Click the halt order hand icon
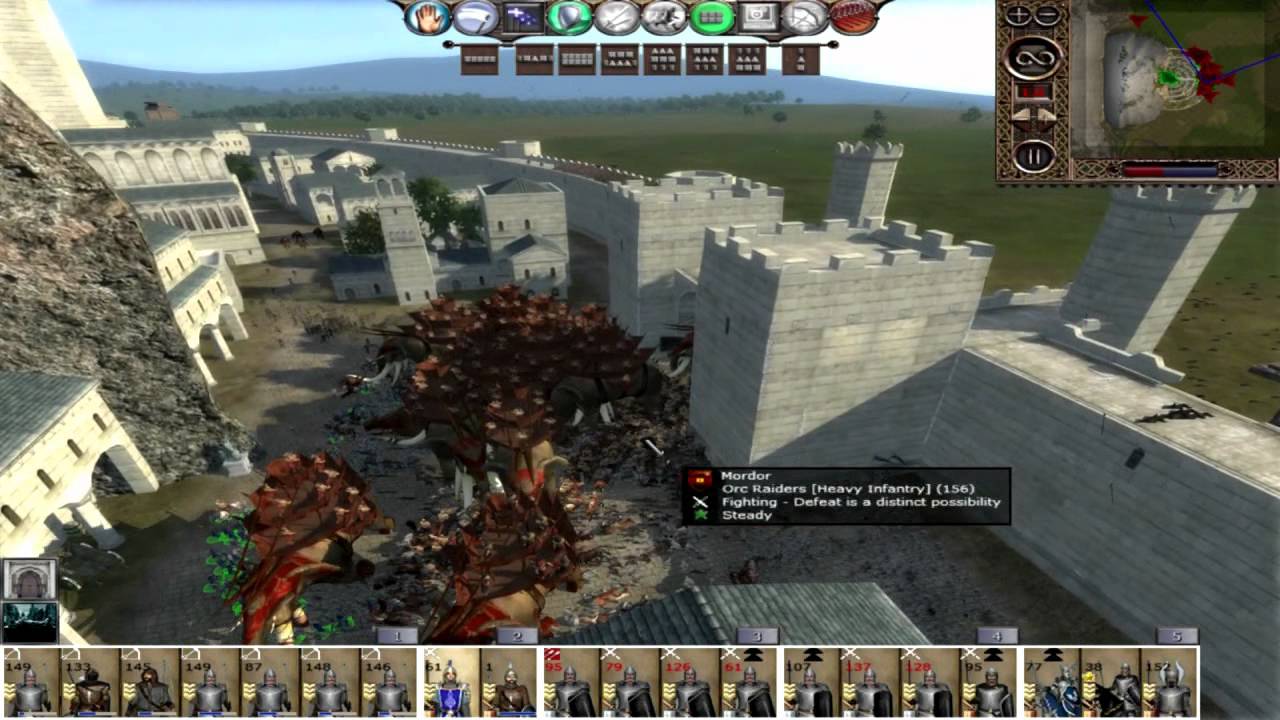The height and width of the screenshot is (720, 1280). point(427,17)
